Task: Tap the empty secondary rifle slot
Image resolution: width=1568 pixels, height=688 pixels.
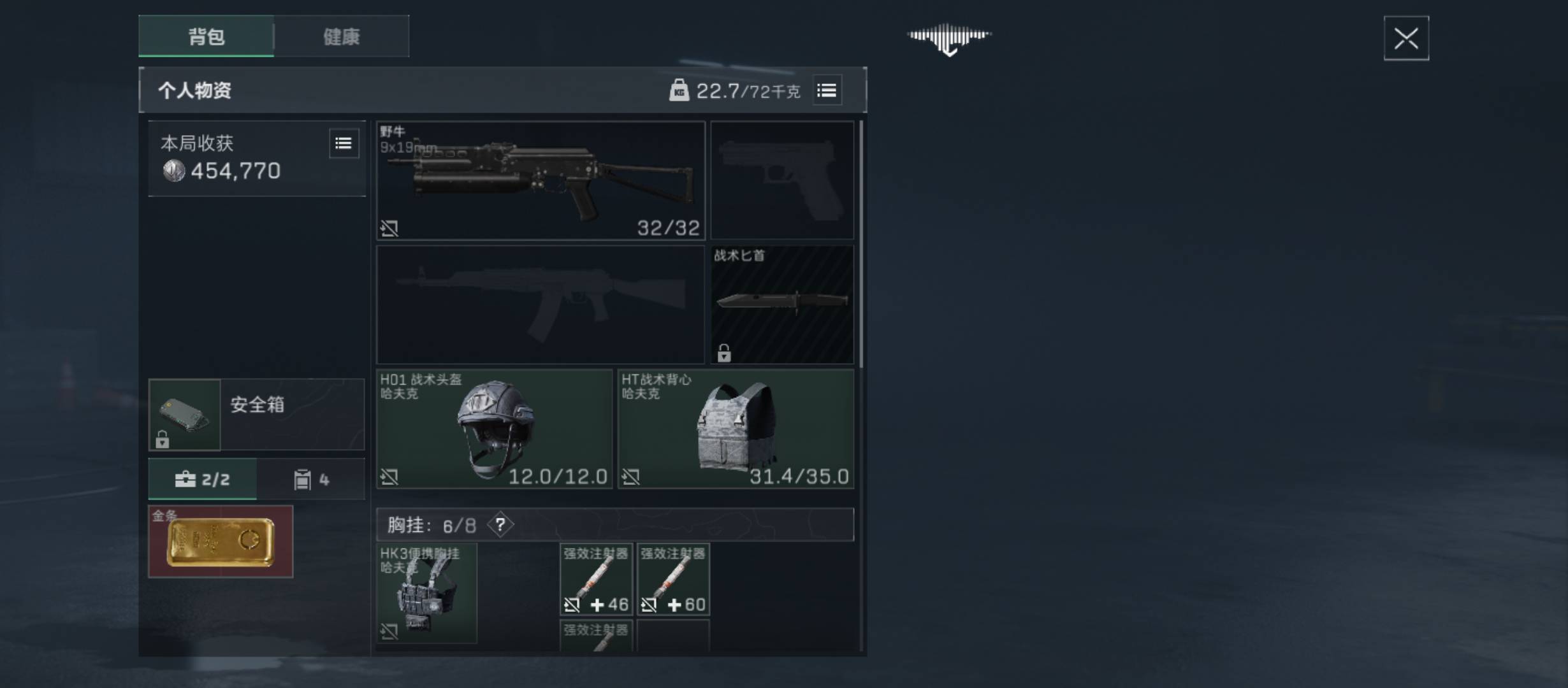Action: tap(541, 305)
